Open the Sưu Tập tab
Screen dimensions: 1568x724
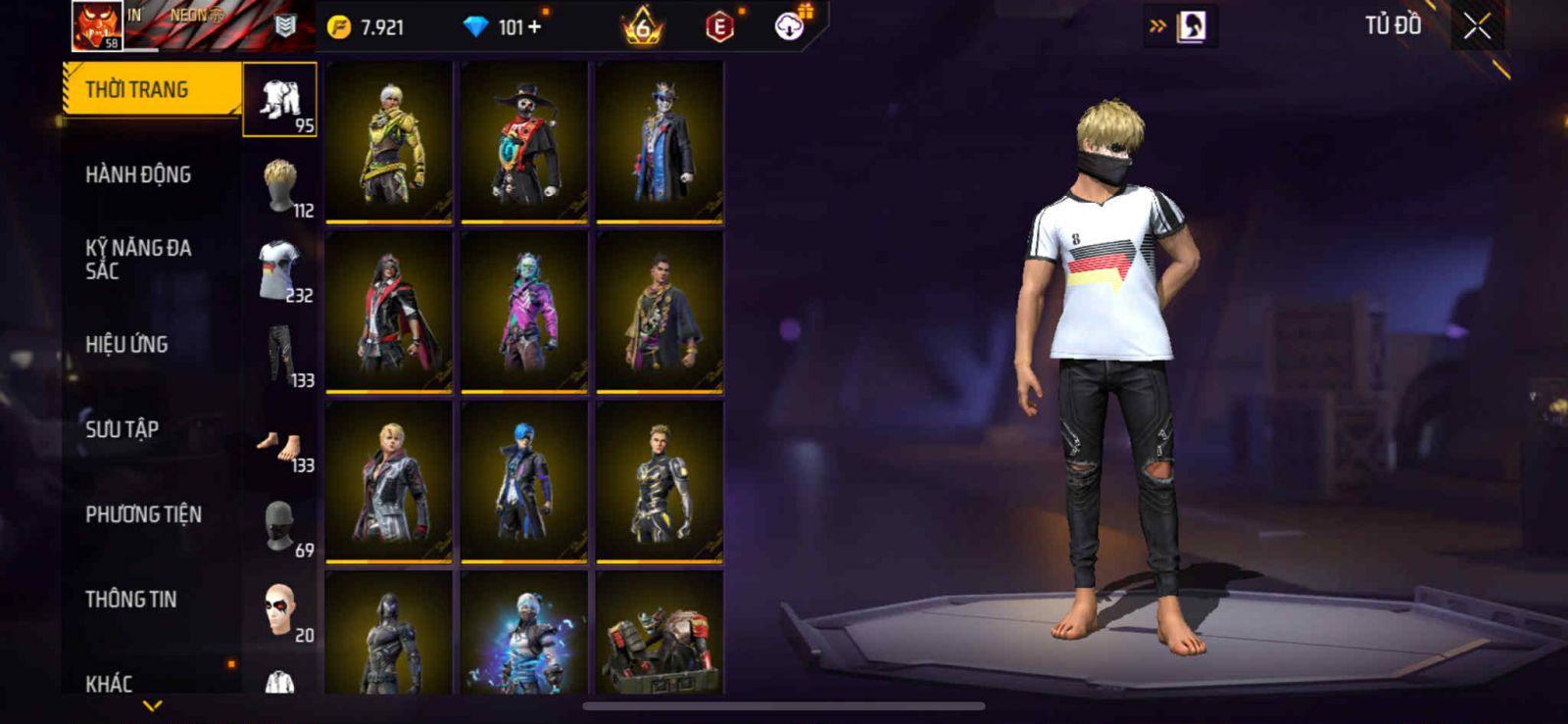point(122,429)
